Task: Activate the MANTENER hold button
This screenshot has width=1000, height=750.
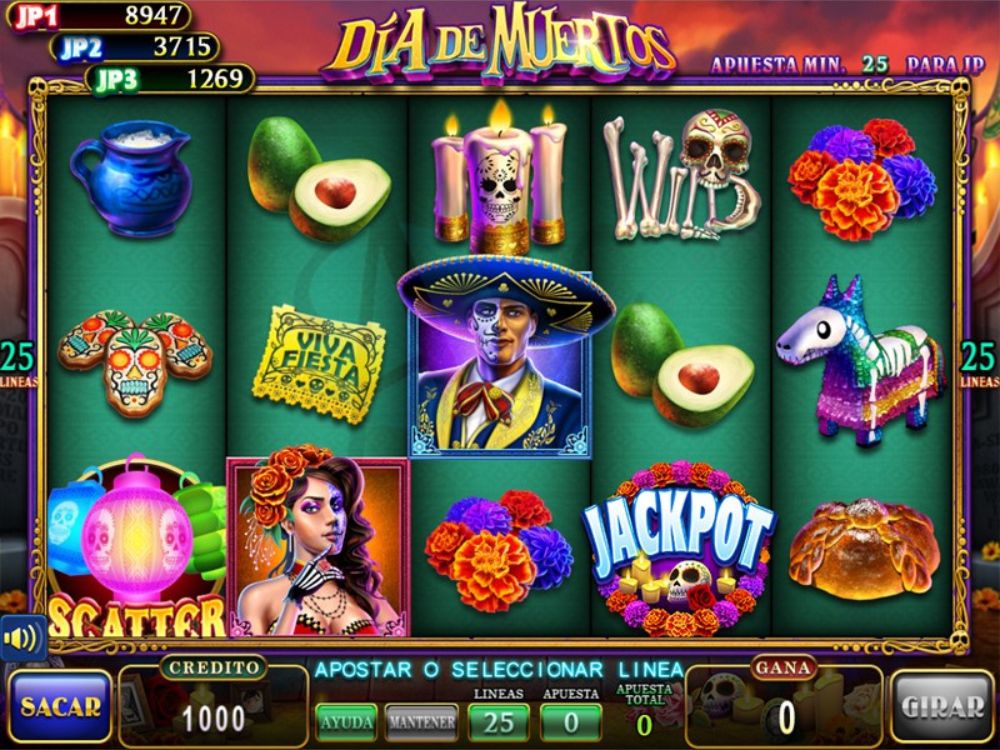Action: point(421,720)
